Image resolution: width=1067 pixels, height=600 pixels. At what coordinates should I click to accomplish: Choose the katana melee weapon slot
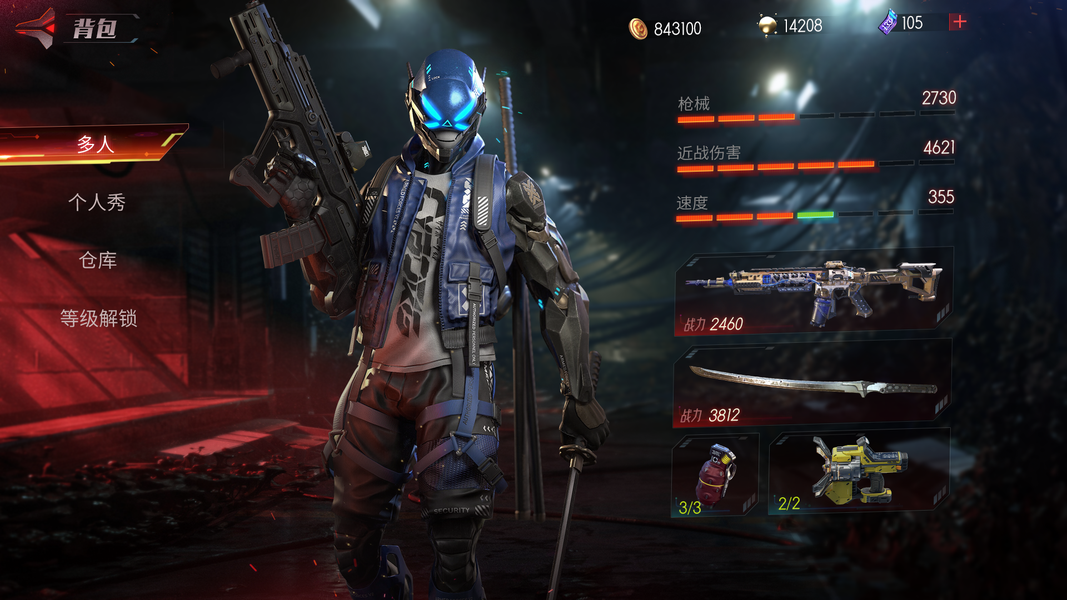pos(812,383)
